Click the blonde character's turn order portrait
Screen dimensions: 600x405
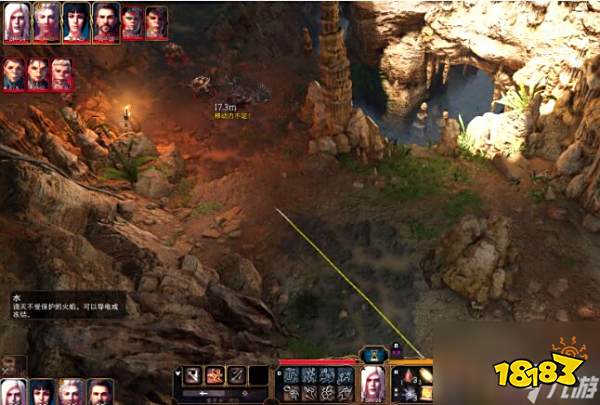pos(46,20)
